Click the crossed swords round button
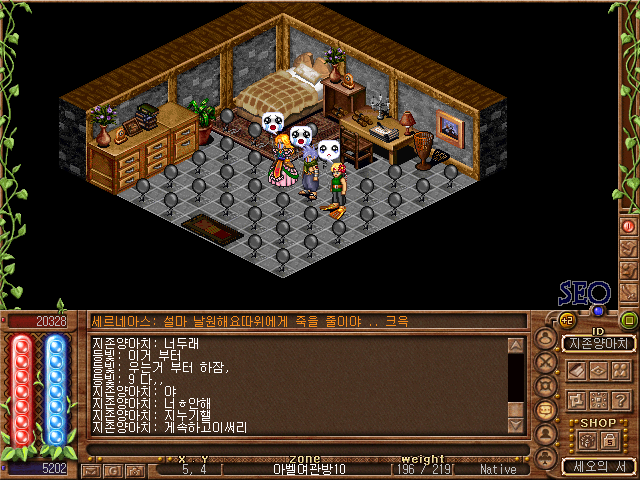Image resolution: width=640 pixels, height=480 pixels. [546, 361]
